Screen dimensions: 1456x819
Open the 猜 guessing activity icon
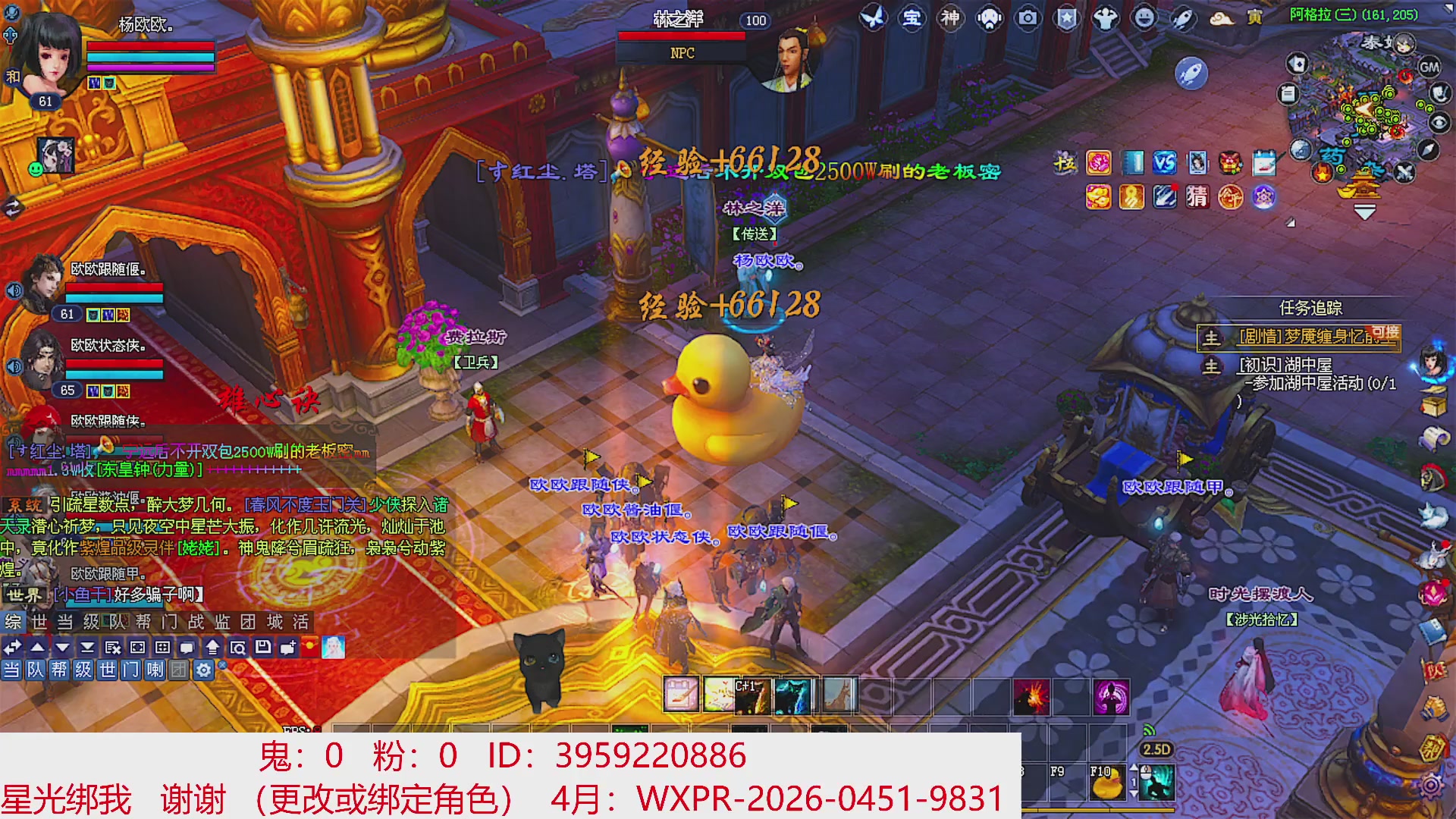tap(1197, 196)
